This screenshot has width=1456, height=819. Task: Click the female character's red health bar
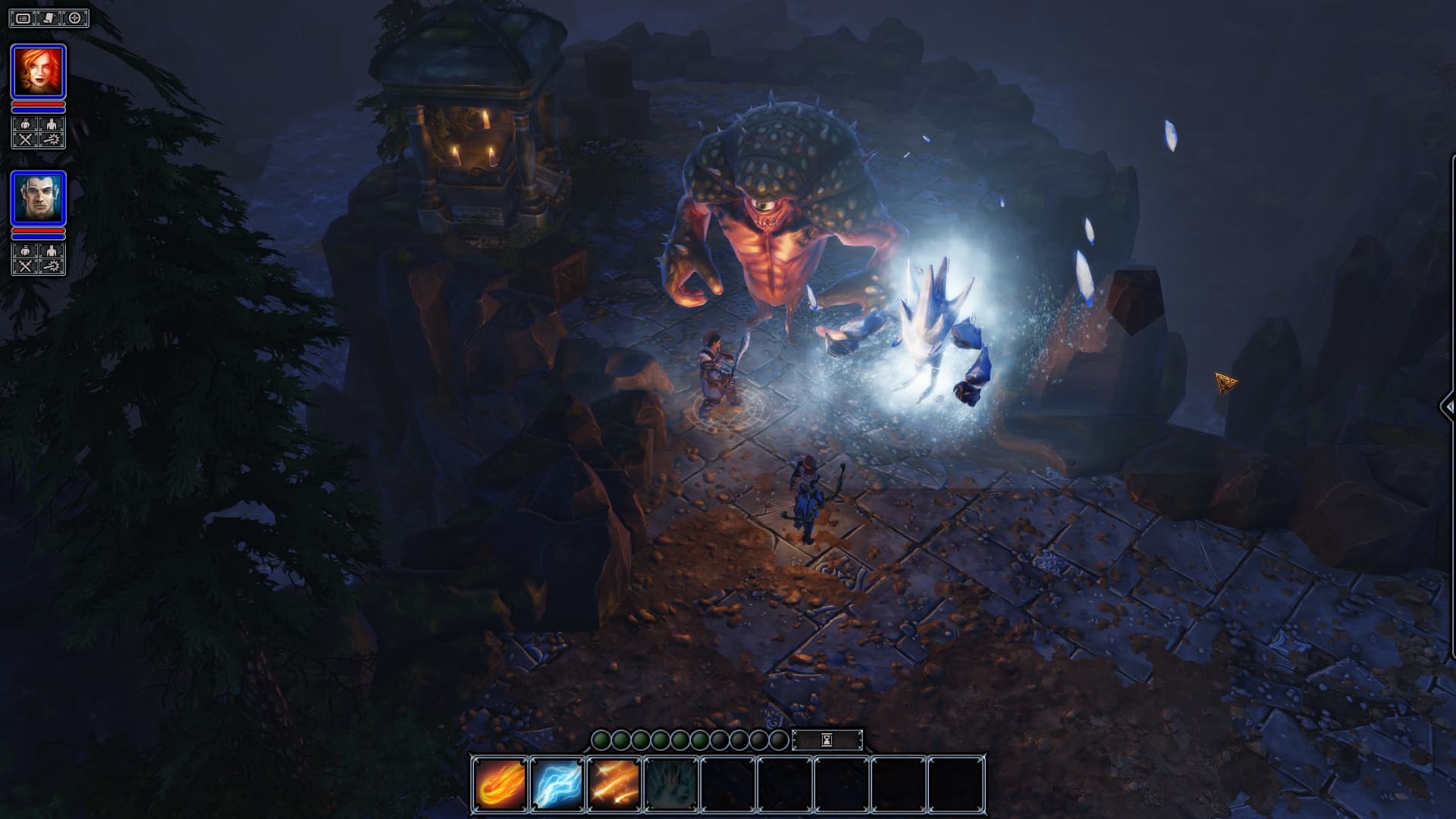[x=38, y=105]
